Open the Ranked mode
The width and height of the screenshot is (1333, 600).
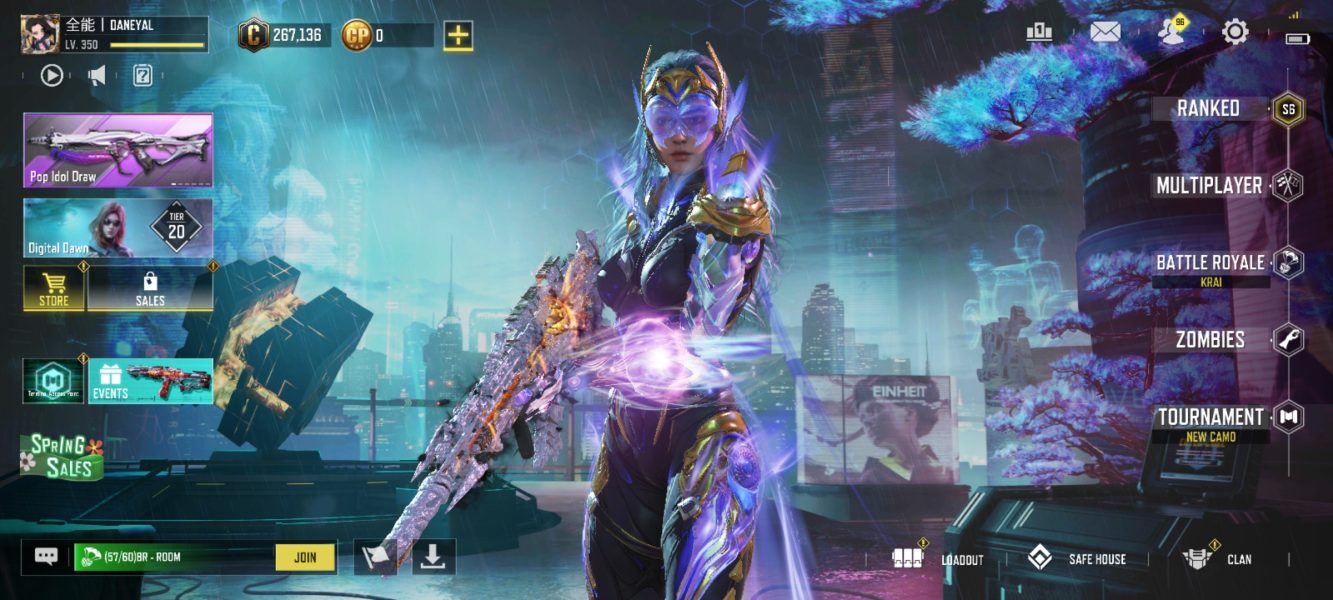pos(1208,108)
